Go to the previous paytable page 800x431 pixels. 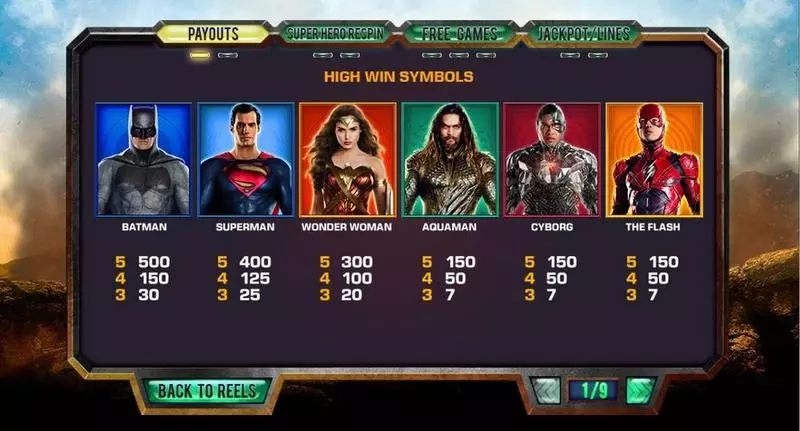548,390
